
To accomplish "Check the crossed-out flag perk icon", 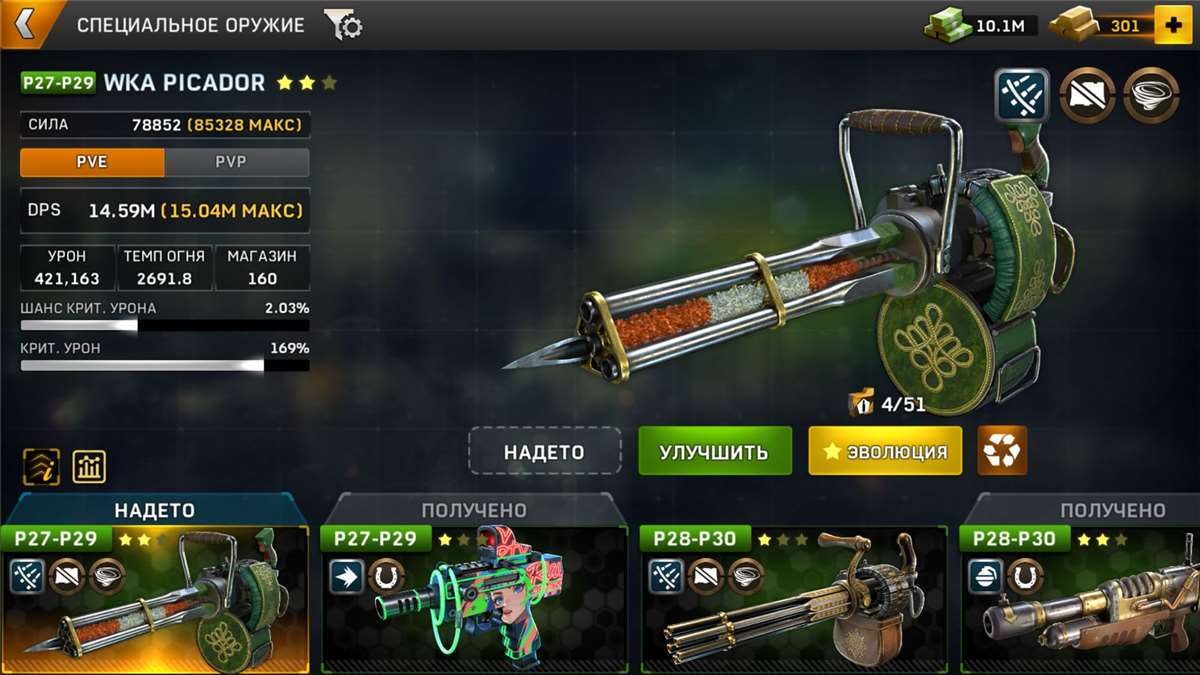I will point(1087,95).
